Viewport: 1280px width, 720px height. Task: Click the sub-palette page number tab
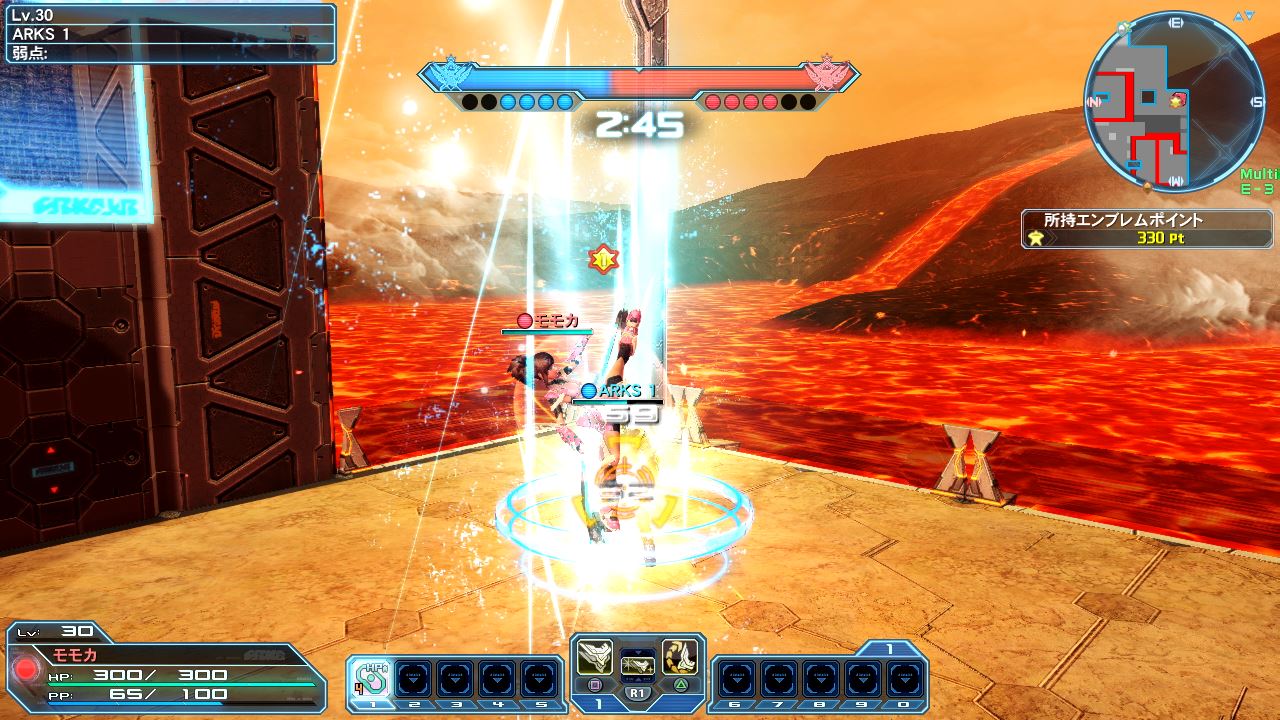coord(888,649)
